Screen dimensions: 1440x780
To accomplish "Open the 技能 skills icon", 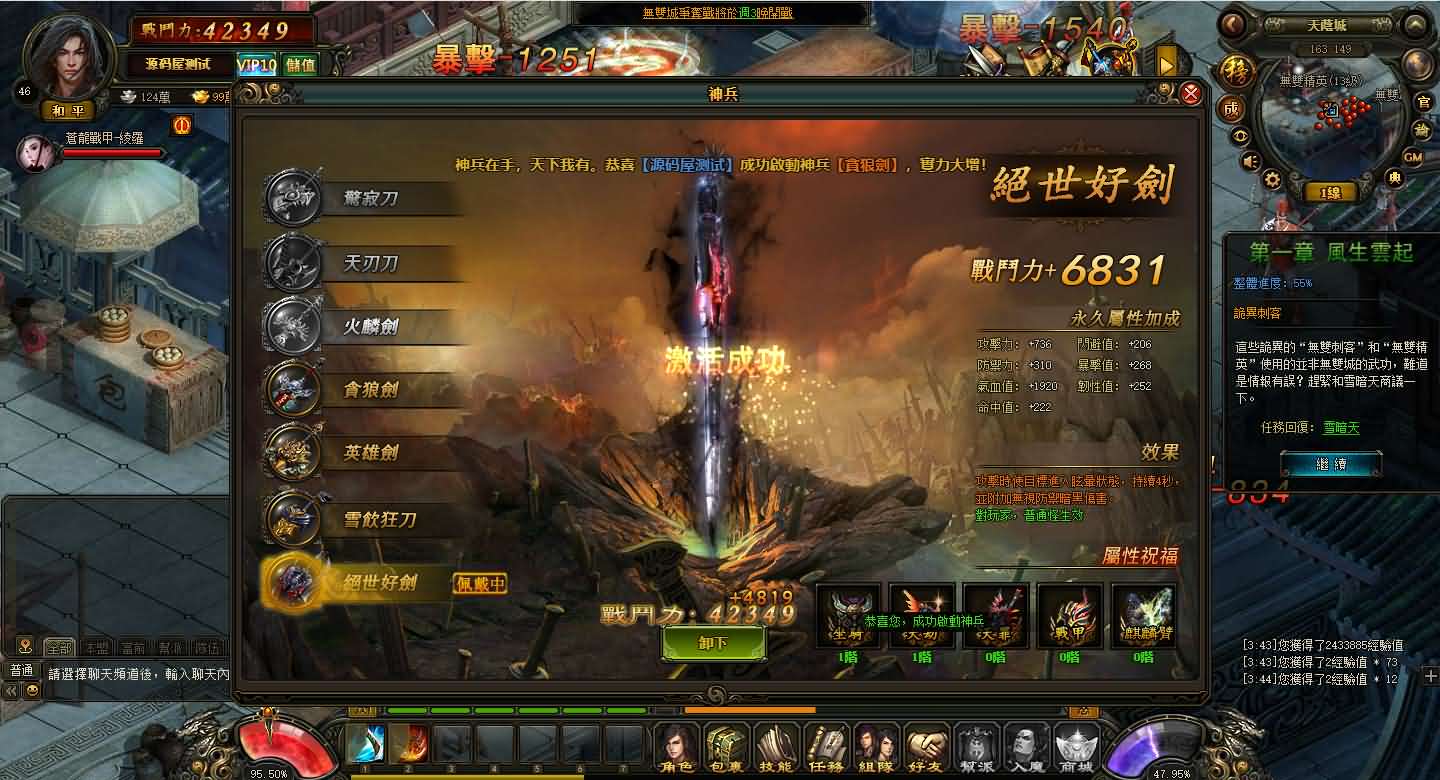I will click(775, 744).
